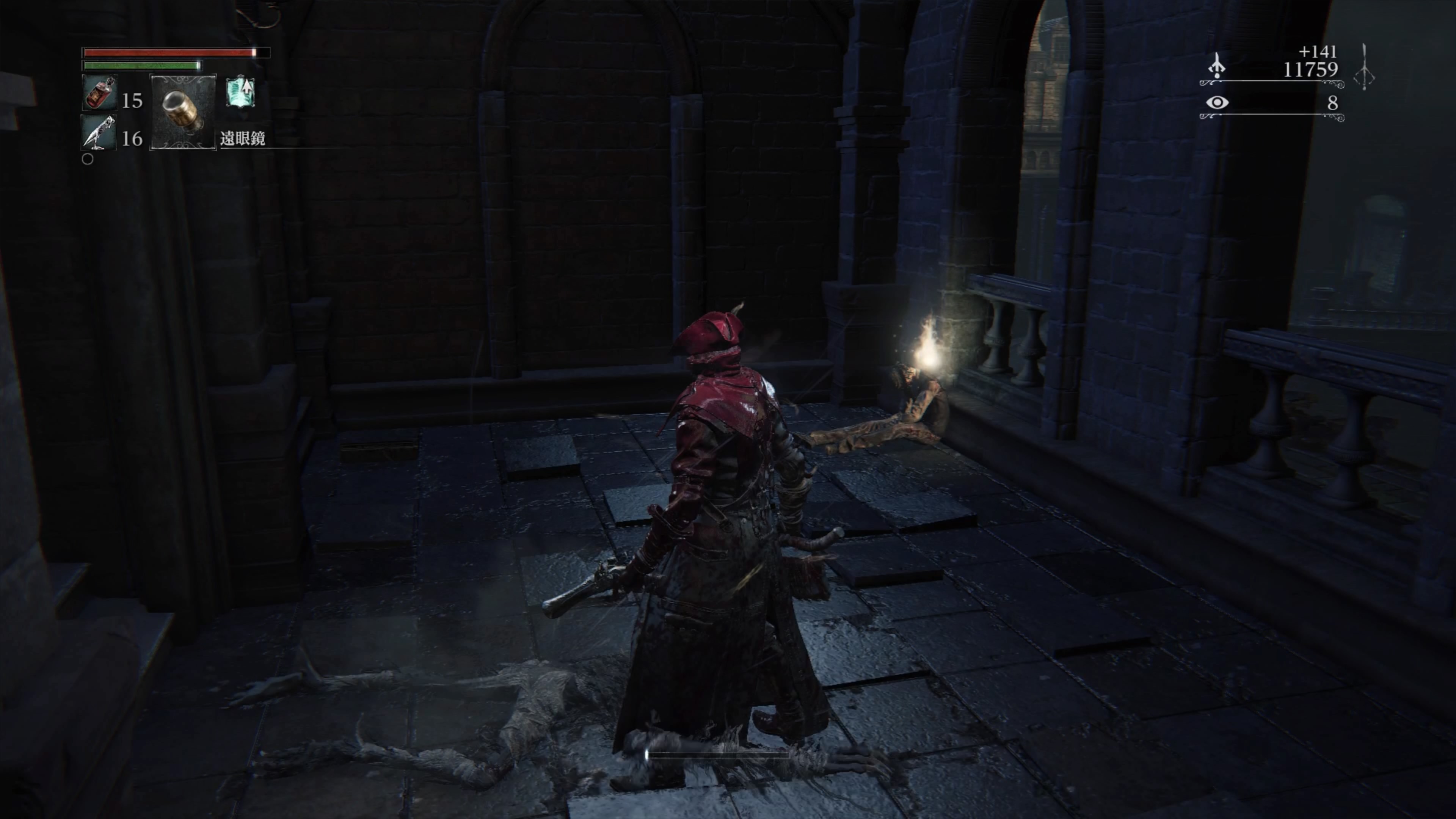
Task: Select the blood vial item icon
Action: click(99, 93)
